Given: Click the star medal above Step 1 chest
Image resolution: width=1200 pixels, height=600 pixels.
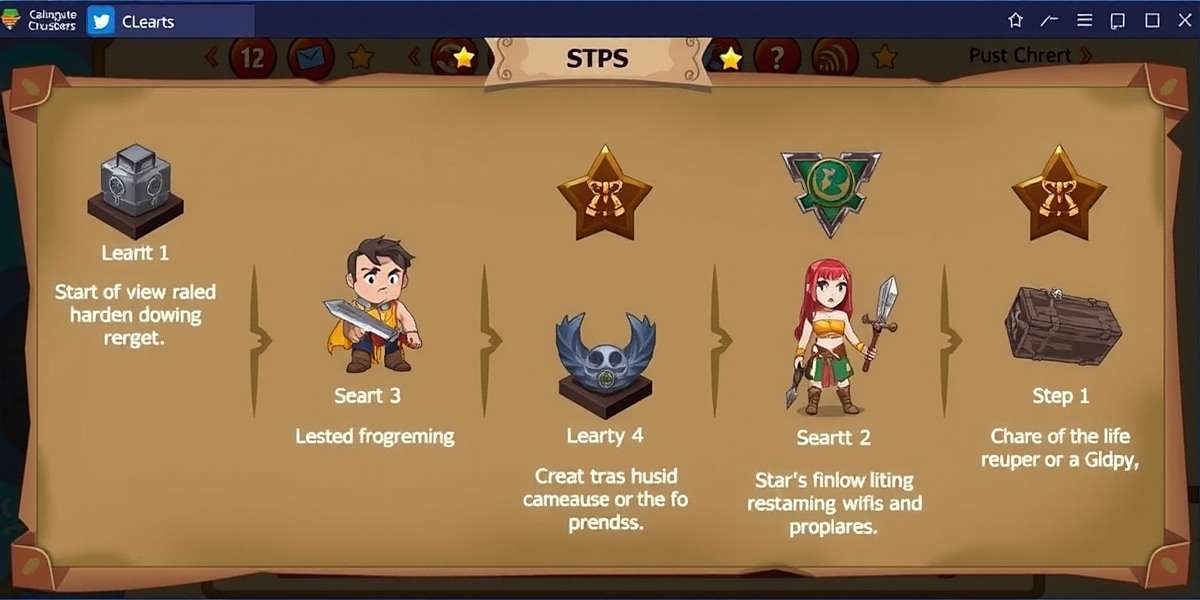Looking at the screenshot, I should (1059, 193).
